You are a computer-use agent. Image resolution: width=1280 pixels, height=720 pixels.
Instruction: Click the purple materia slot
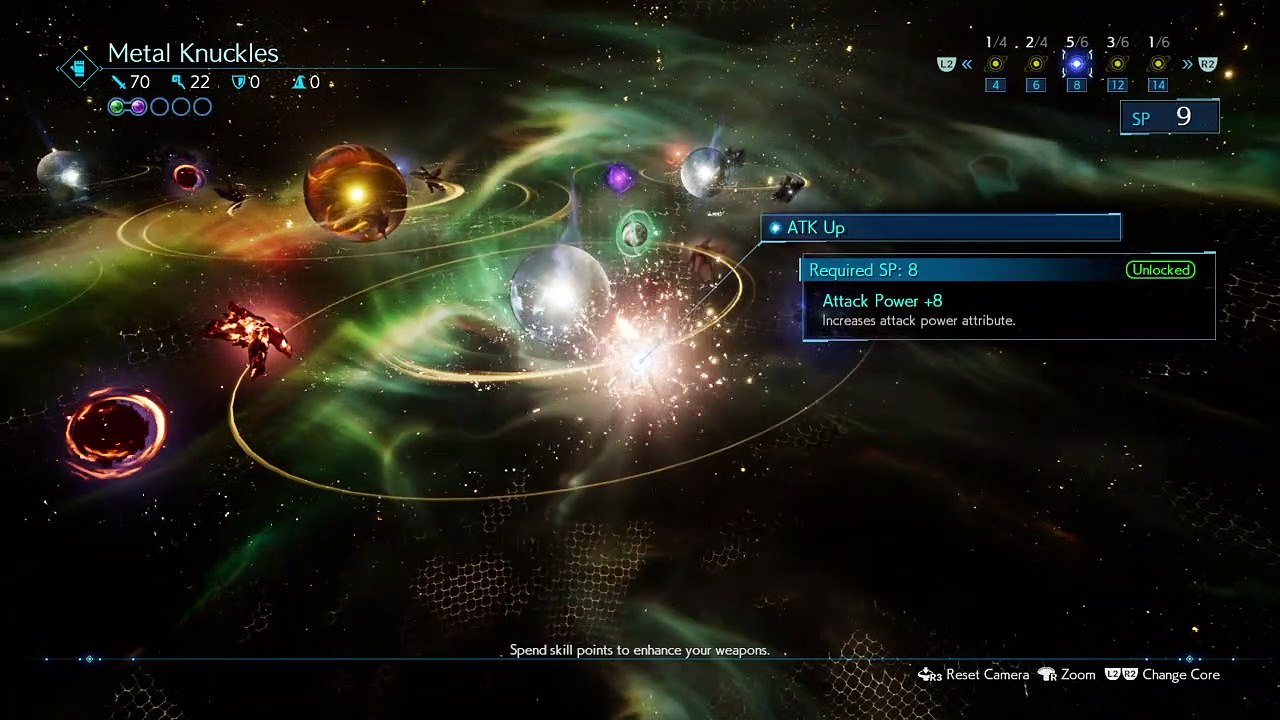pos(138,107)
